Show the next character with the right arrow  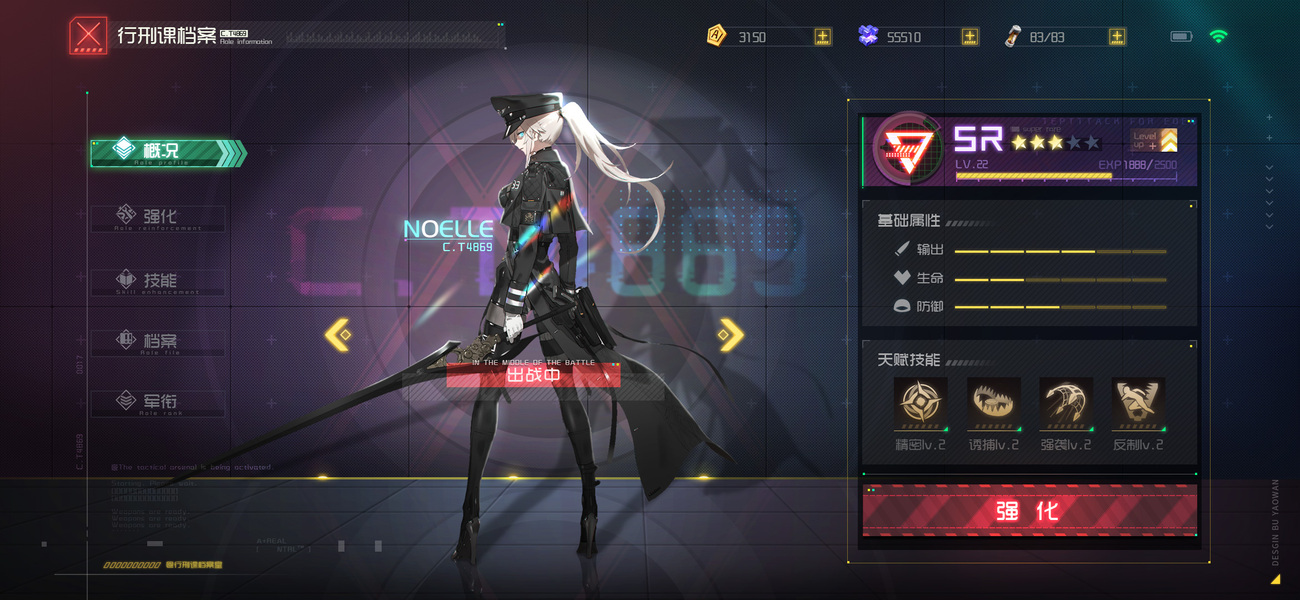(732, 335)
